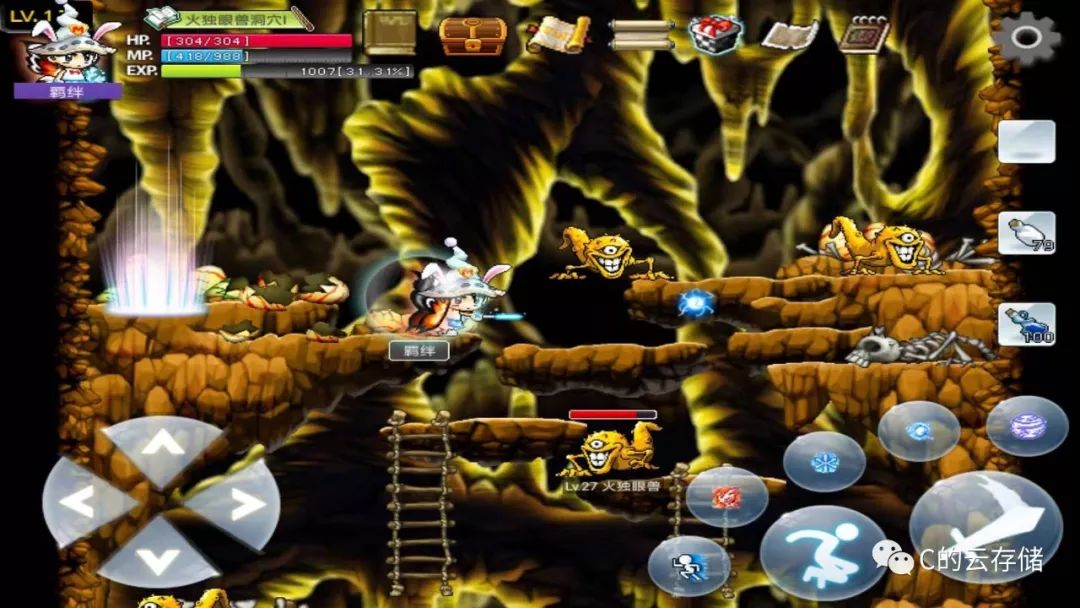Viewport: 1080px width, 608px height.
Task: Open the red-ribbon gift box
Action: [x=715, y=34]
